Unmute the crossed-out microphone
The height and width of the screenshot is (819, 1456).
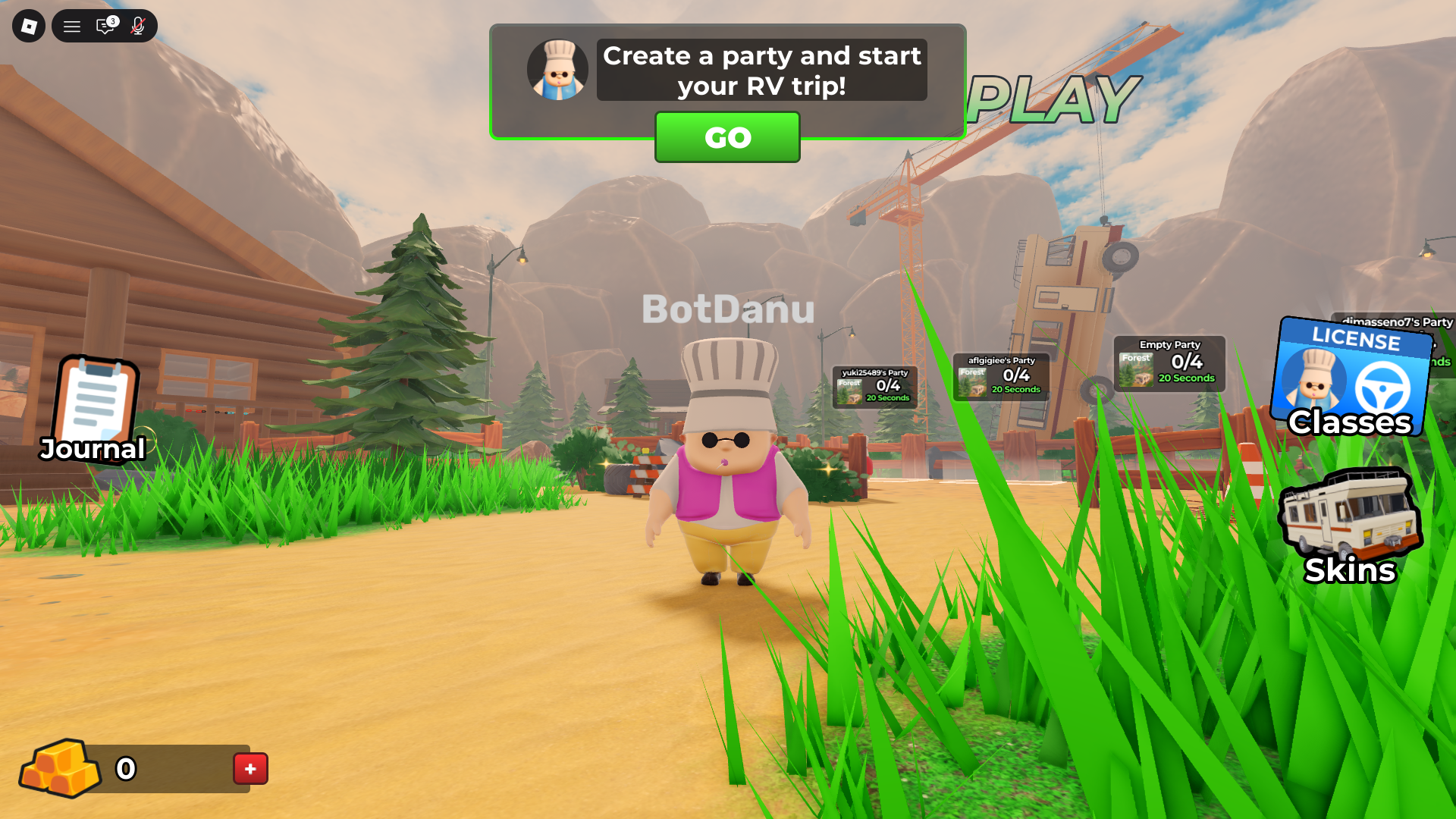tap(137, 26)
